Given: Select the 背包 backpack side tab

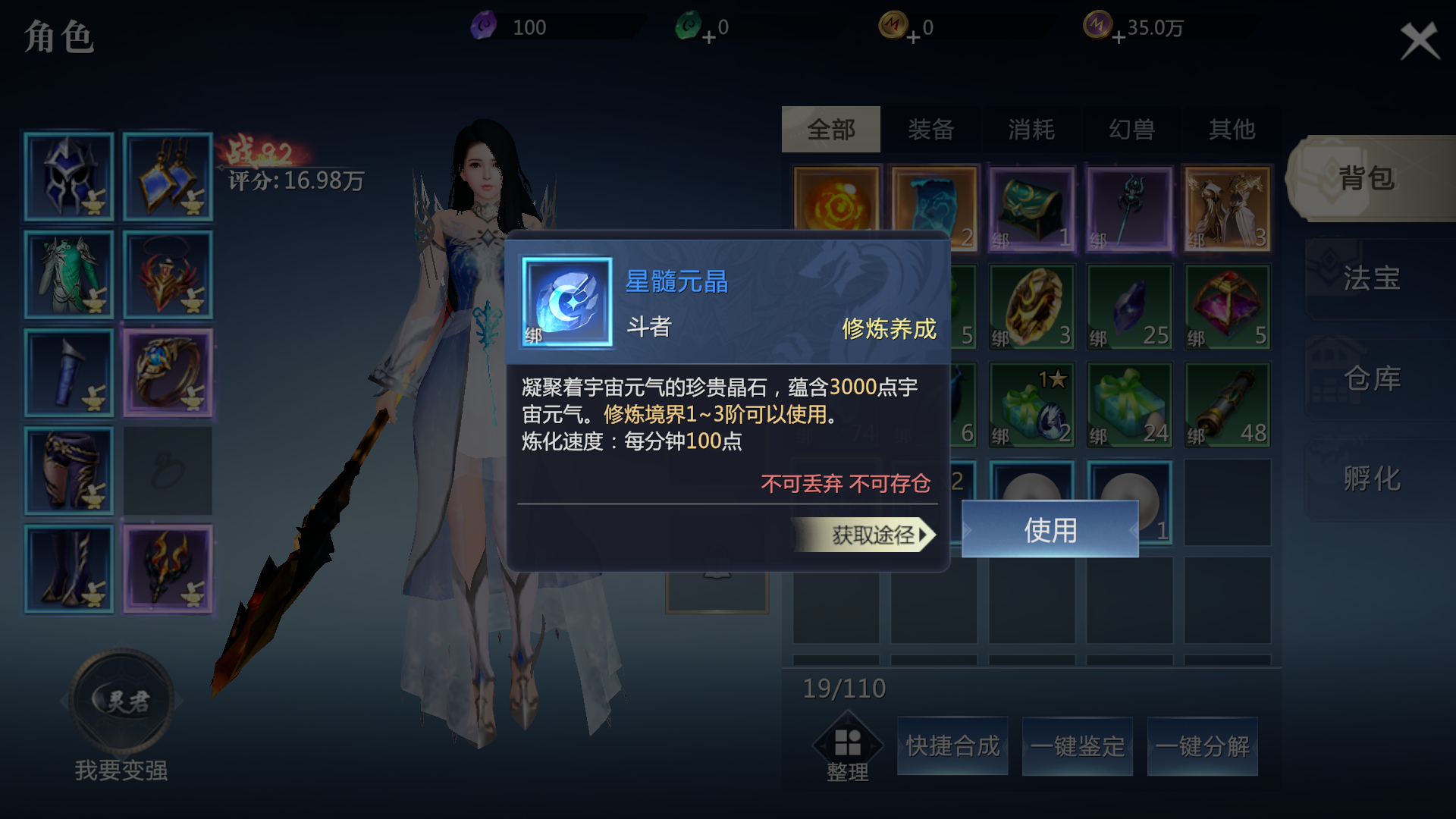Looking at the screenshot, I should 1367,178.
